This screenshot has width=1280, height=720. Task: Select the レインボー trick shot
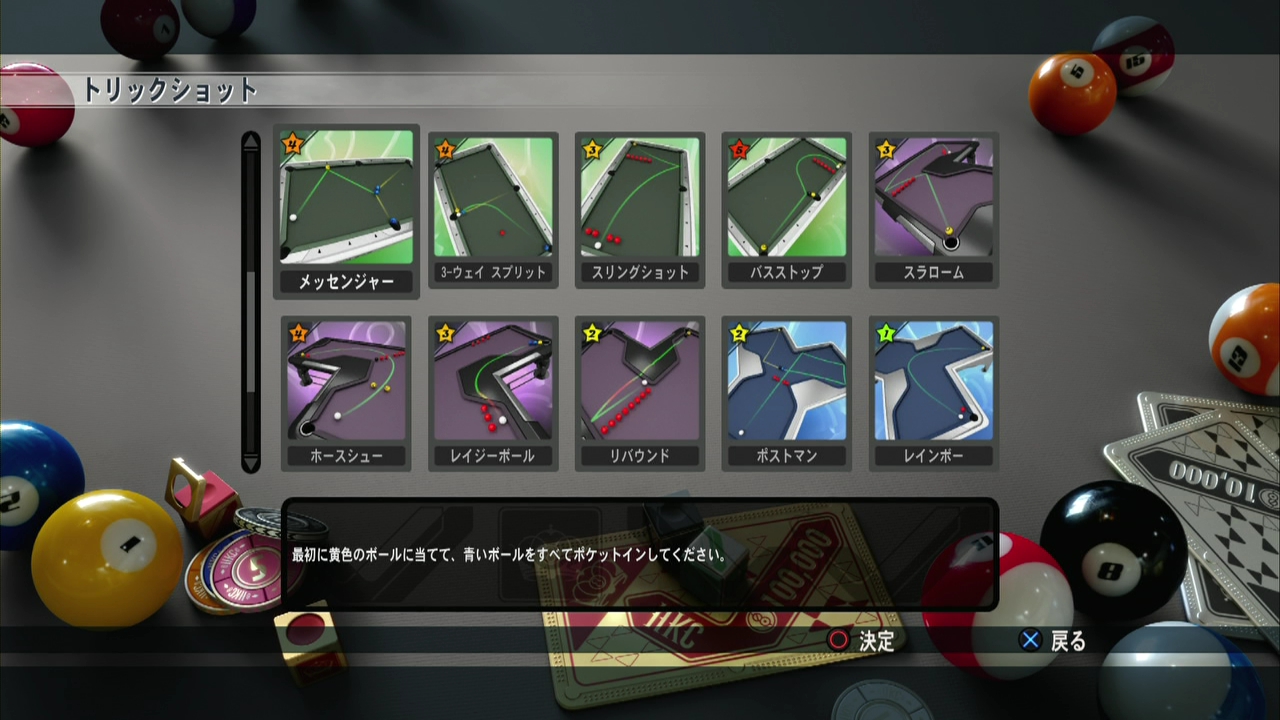(933, 385)
